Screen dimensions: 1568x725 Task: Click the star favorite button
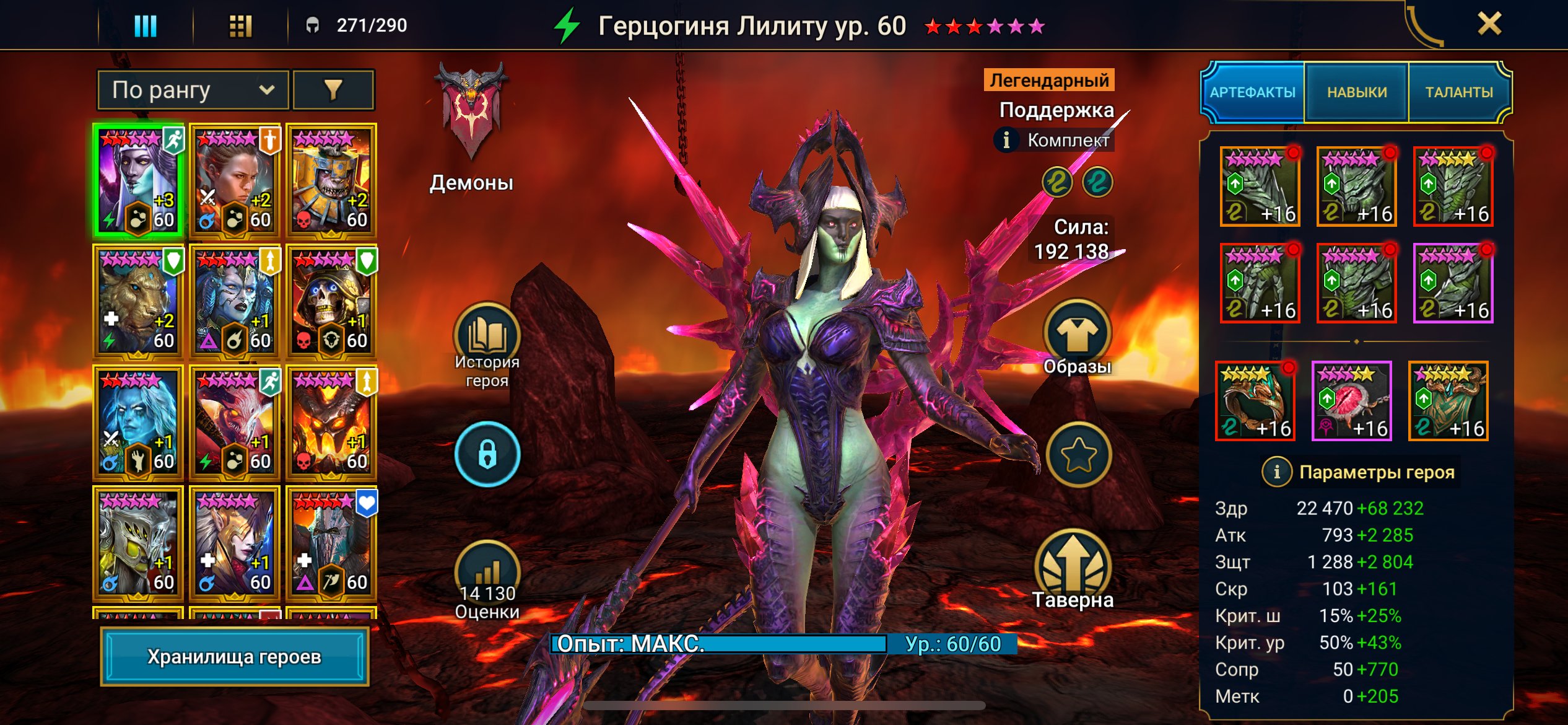coord(1078,454)
